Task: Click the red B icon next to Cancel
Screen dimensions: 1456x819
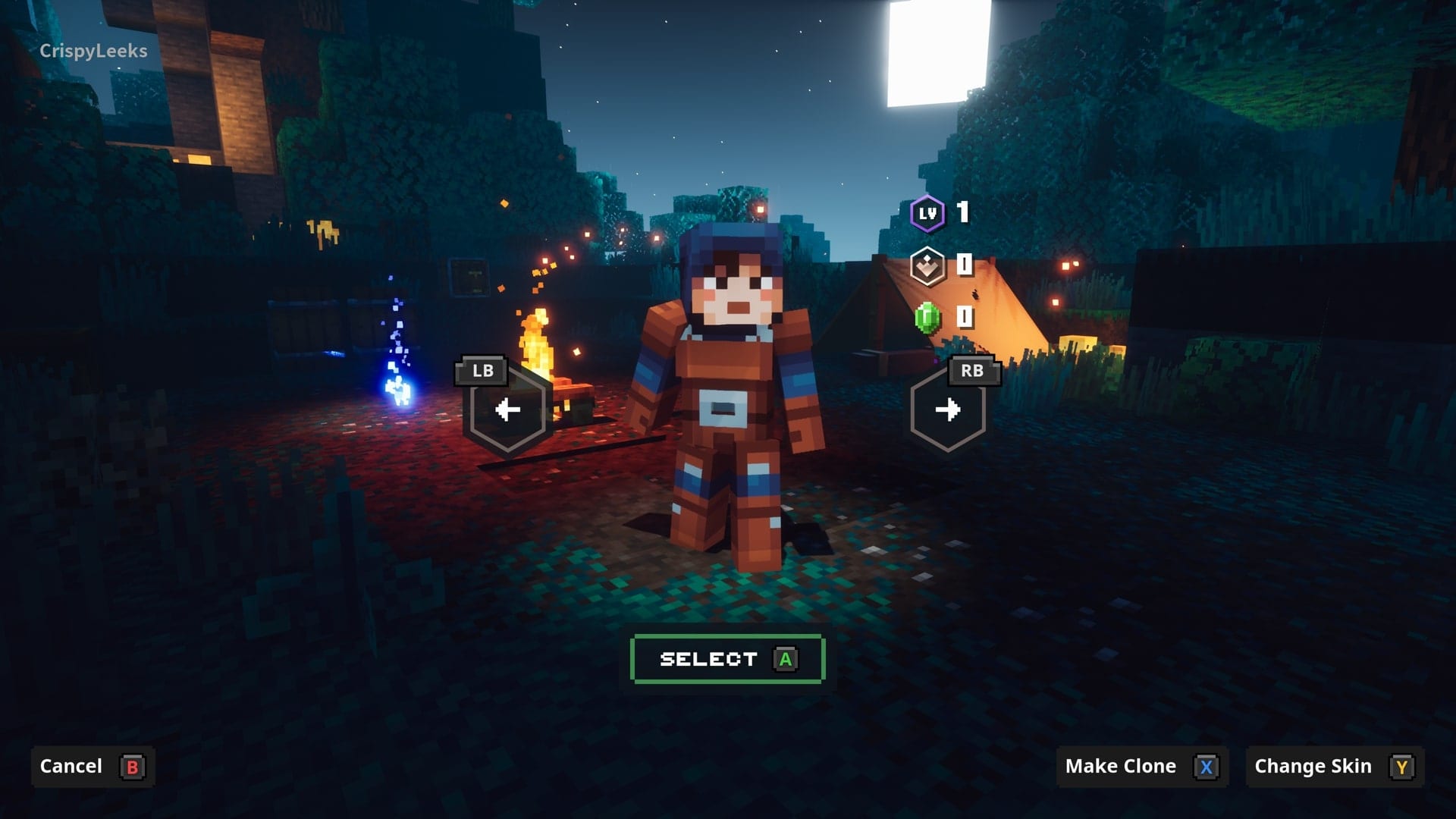Action: tap(133, 766)
